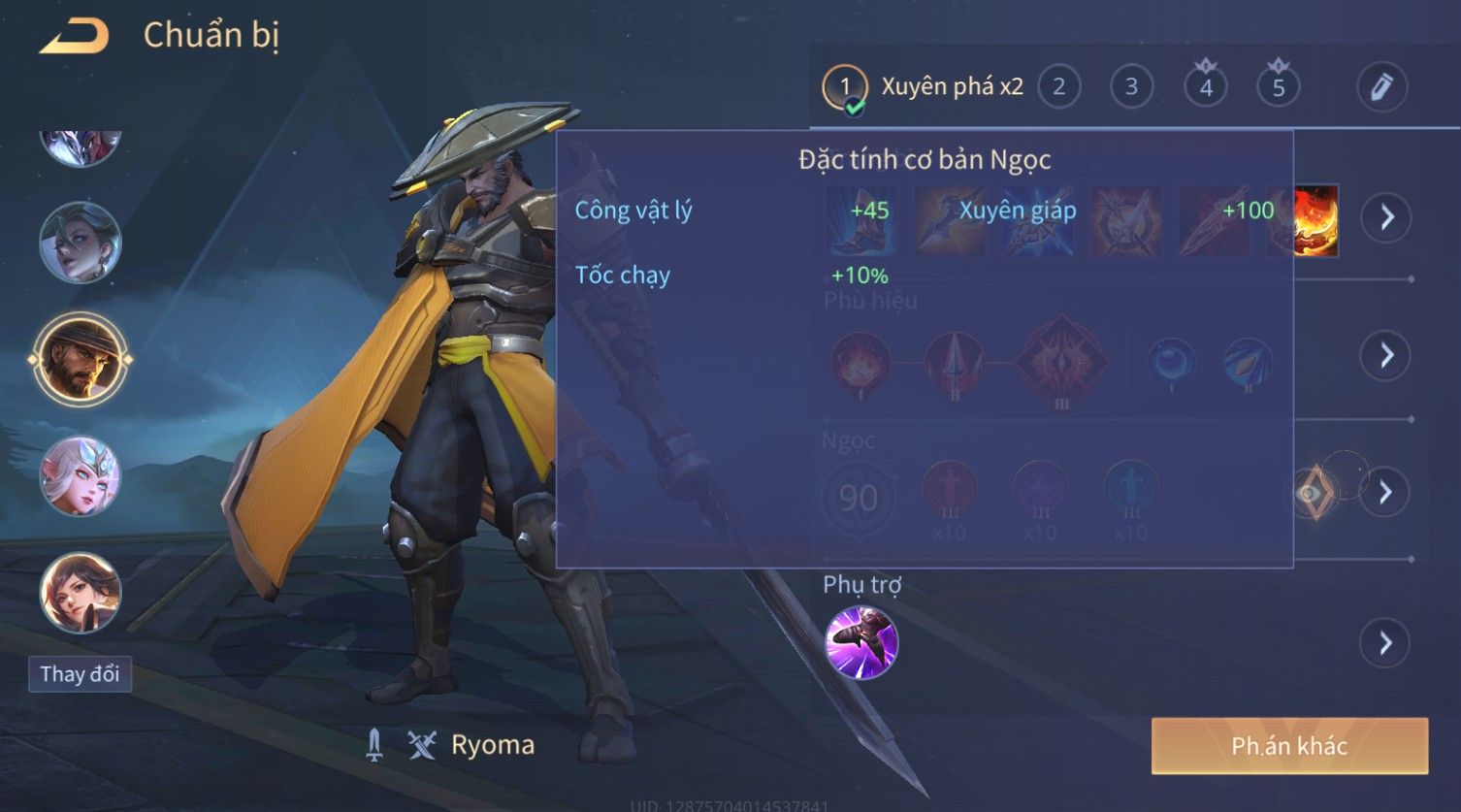Viewport: 1461px width, 812px height.
Task: Select preset tab 1 Xuyên phá x2
Action: click(x=924, y=87)
